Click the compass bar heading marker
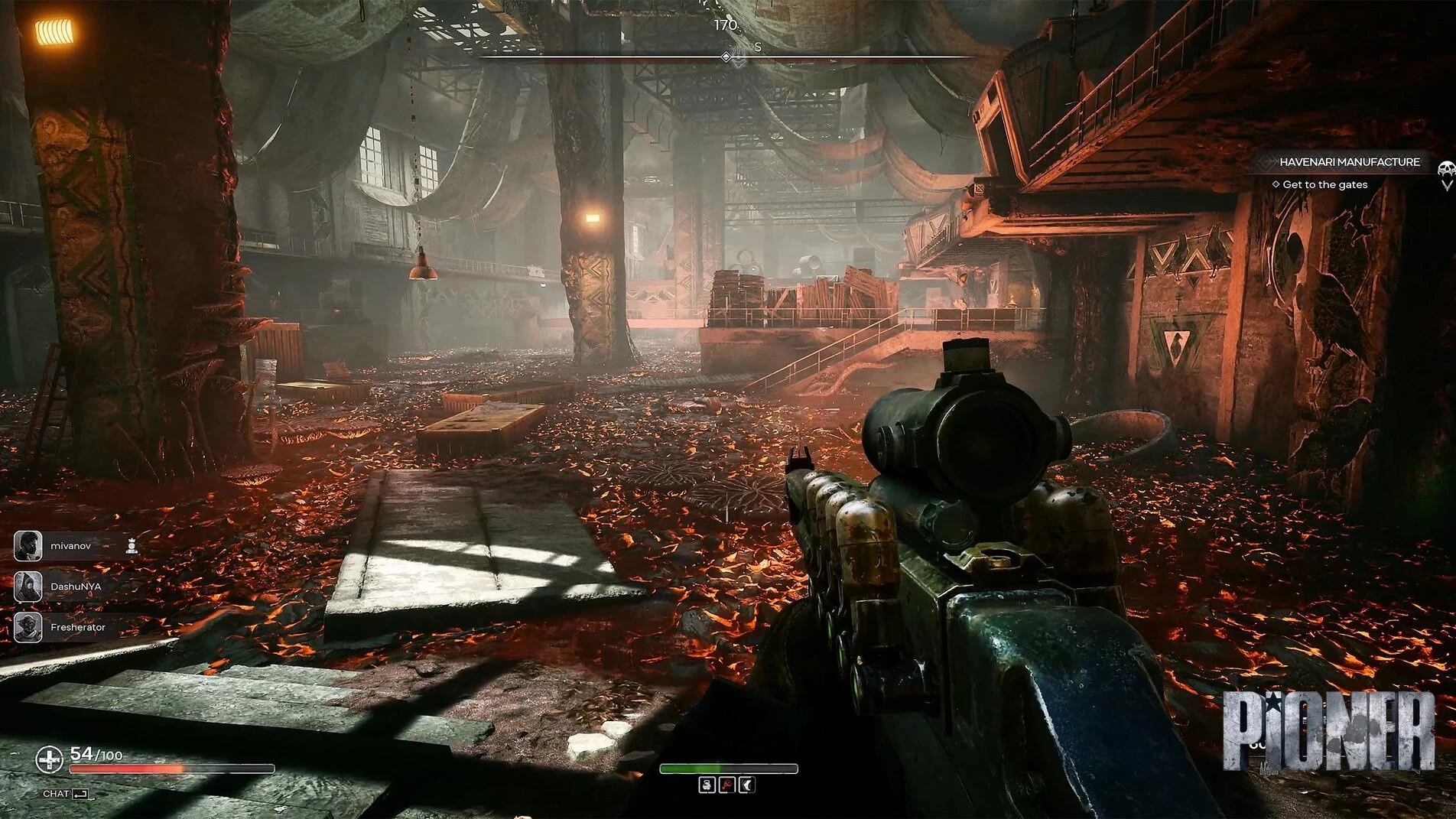Viewport: 1456px width, 819px height. tap(727, 57)
